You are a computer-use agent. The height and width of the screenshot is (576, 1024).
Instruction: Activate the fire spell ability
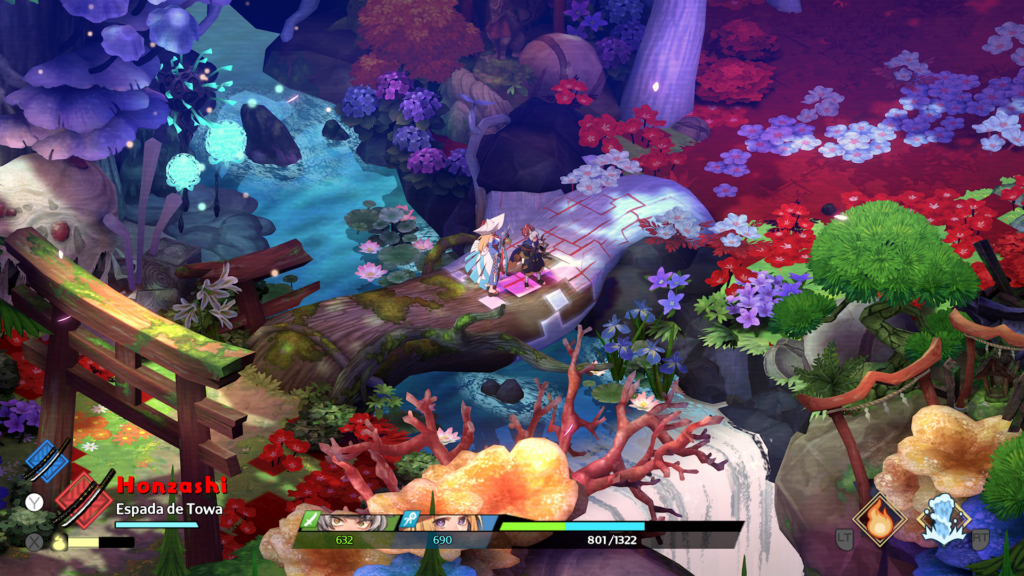pyautogui.click(x=880, y=516)
